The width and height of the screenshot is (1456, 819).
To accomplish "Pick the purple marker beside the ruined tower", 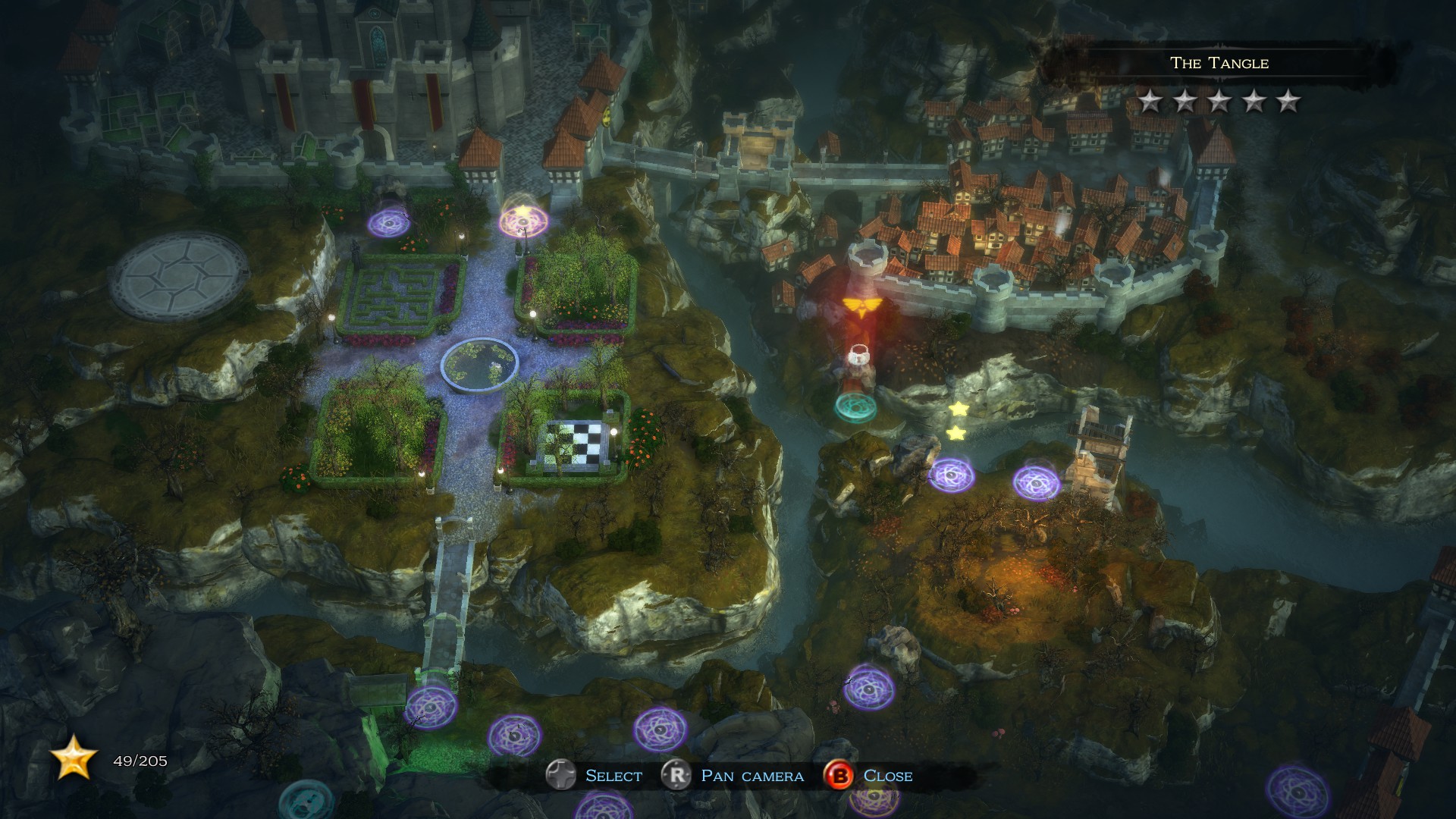I will tap(1036, 482).
